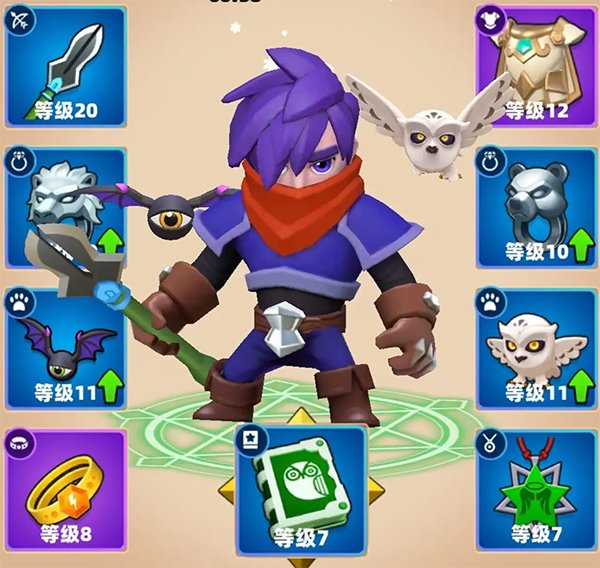Open the level 12 golden armor slot
Image resolution: width=600 pixels, height=568 pixels.
click(x=536, y=64)
